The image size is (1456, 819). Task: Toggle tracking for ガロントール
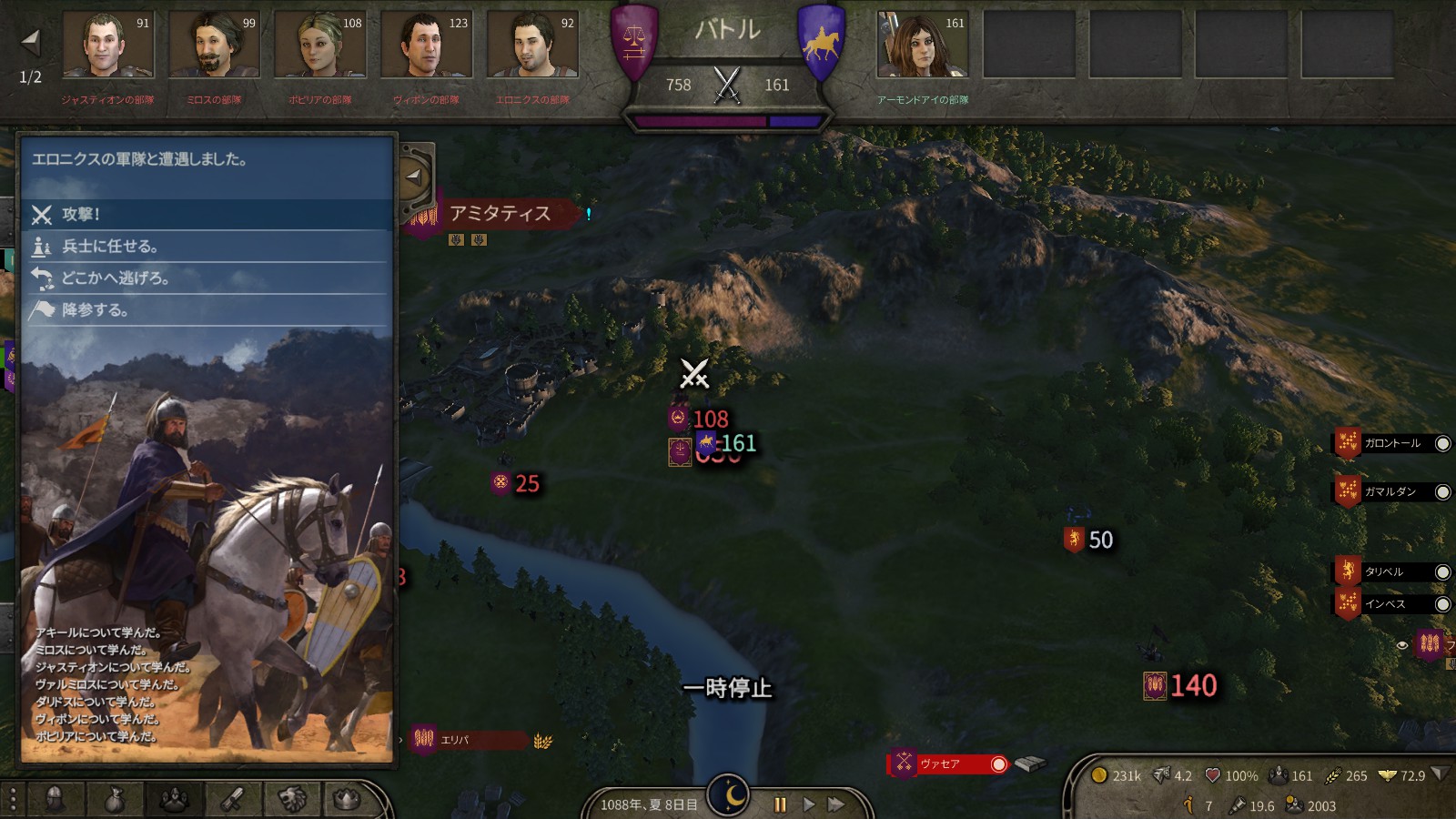point(1442,444)
